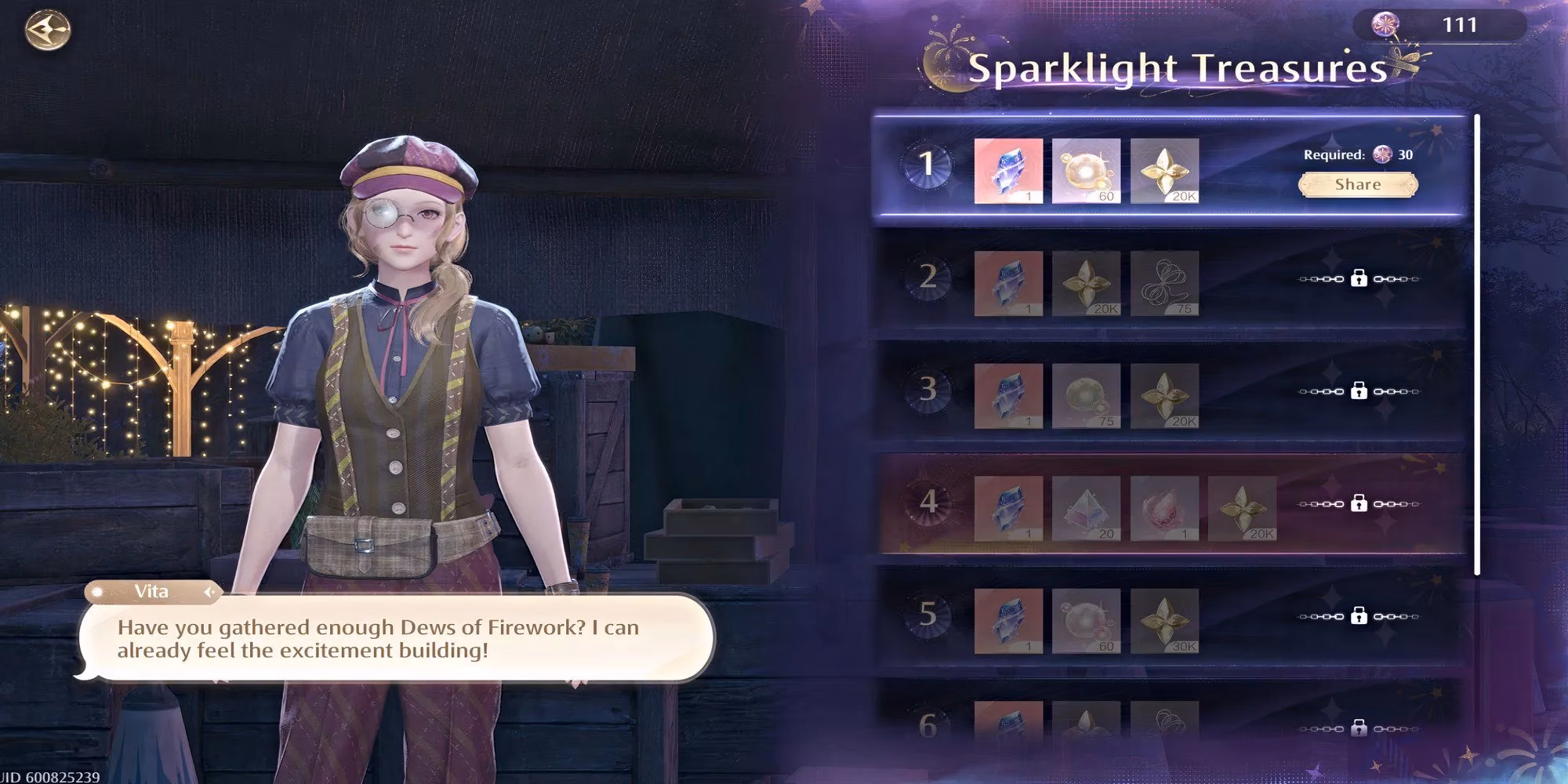The image size is (1568, 784).
Task: Select the pink bubble reward in row 5
Action: (x=1086, y=620)
